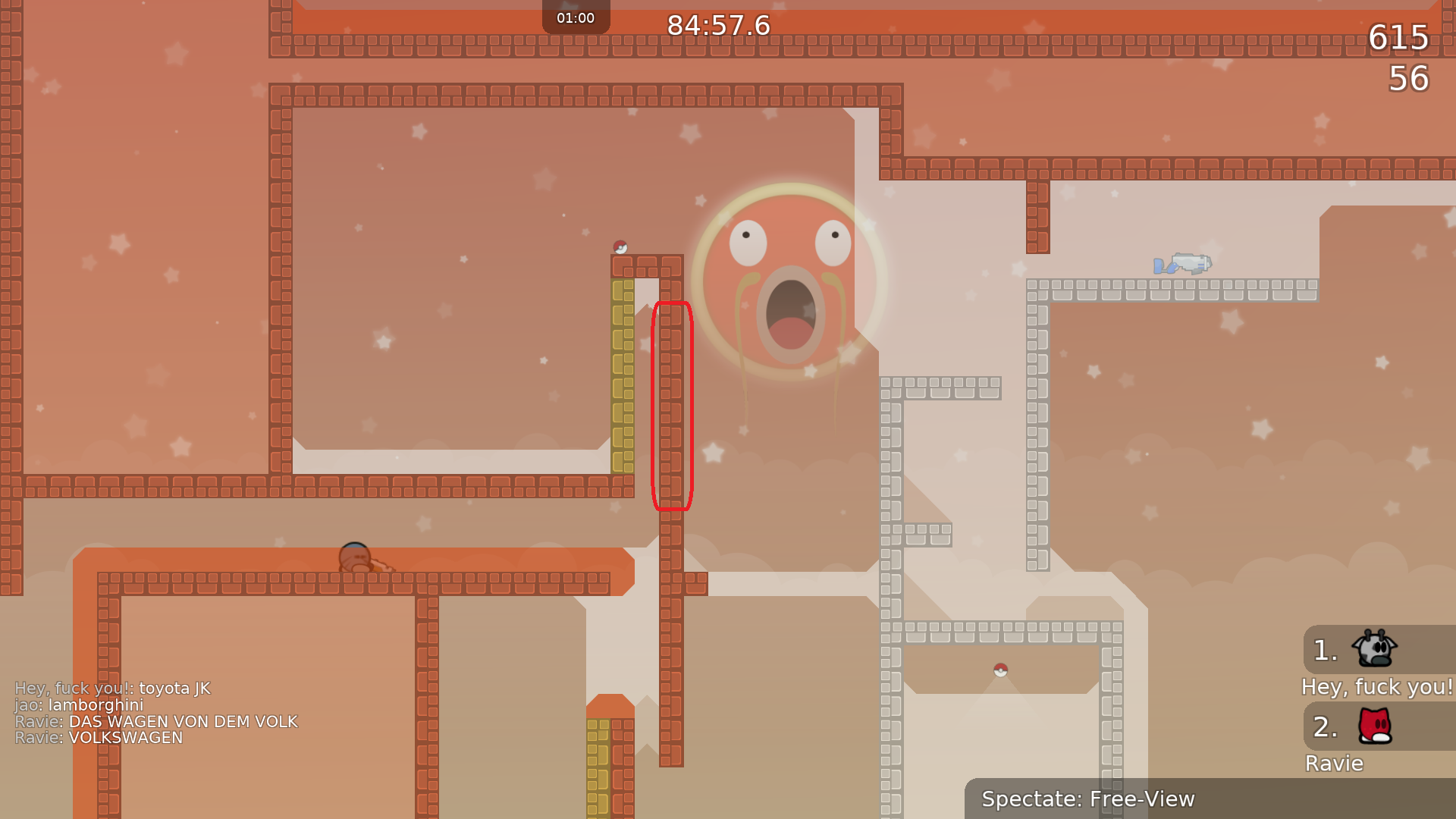Click the second place name Ravie

tap(1334, 764)
